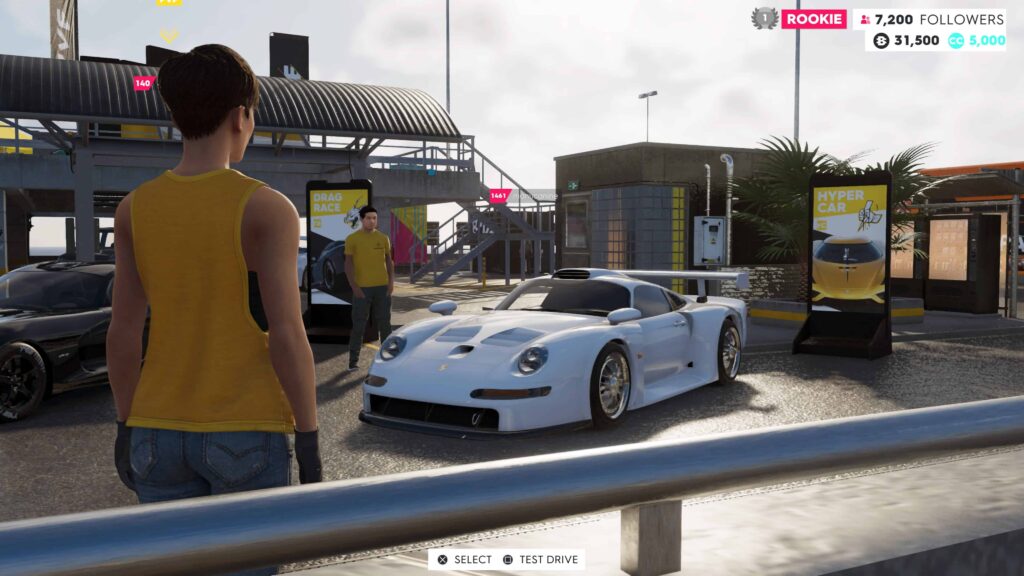This screenshot has height=576, width=1024.
Task: Click the ROOKIE rank badge
Action: (814, 19)
